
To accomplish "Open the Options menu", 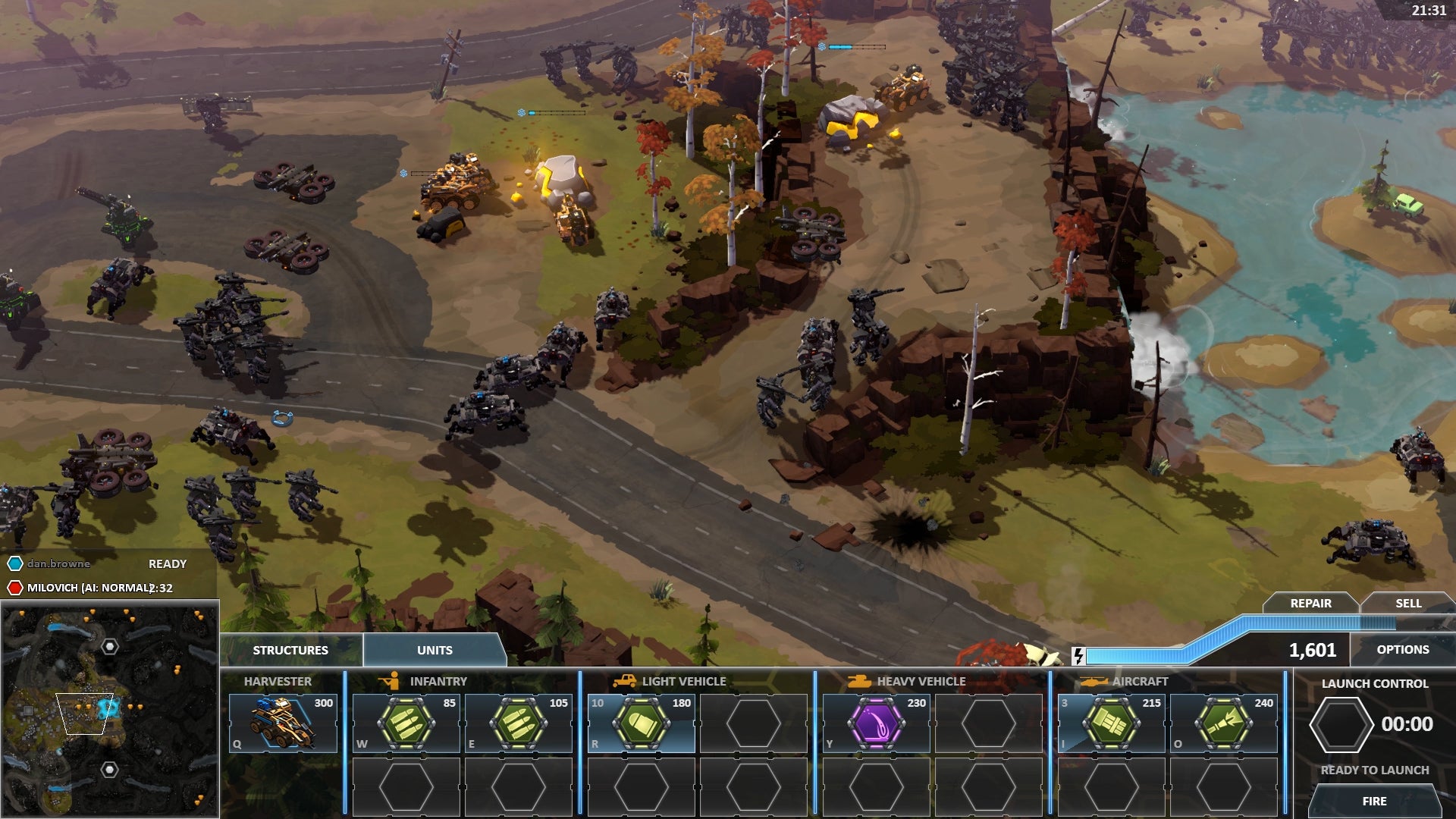I will [x=1402, y=650].
